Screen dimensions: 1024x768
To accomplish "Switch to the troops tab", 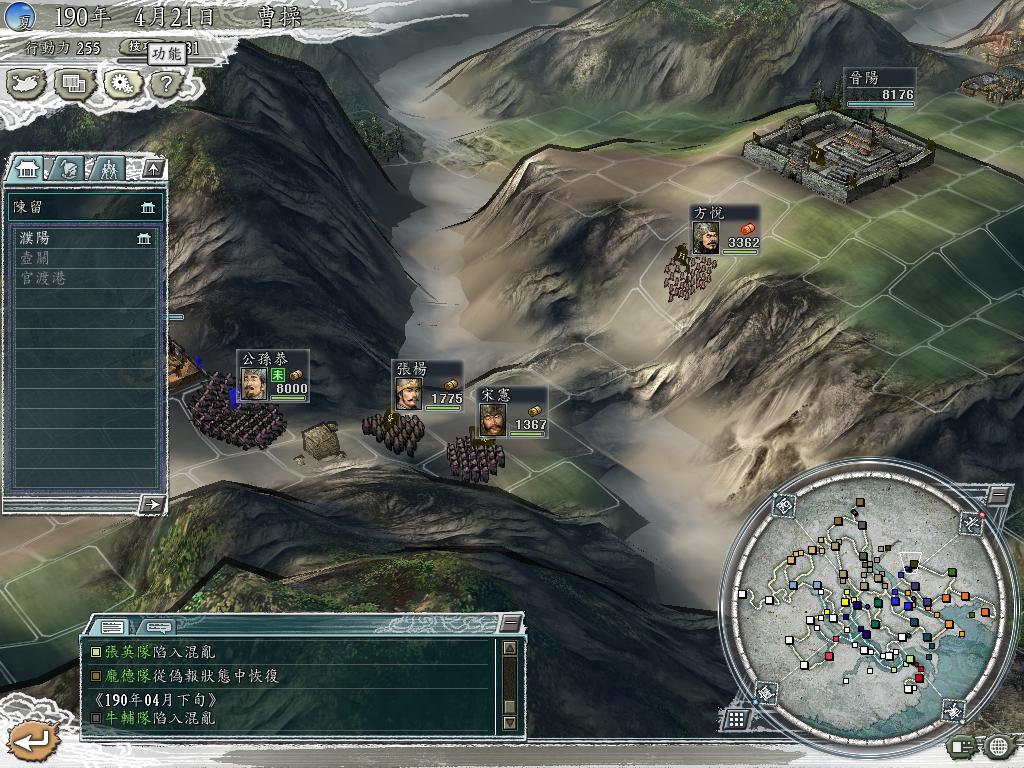I will coord(108,168).
